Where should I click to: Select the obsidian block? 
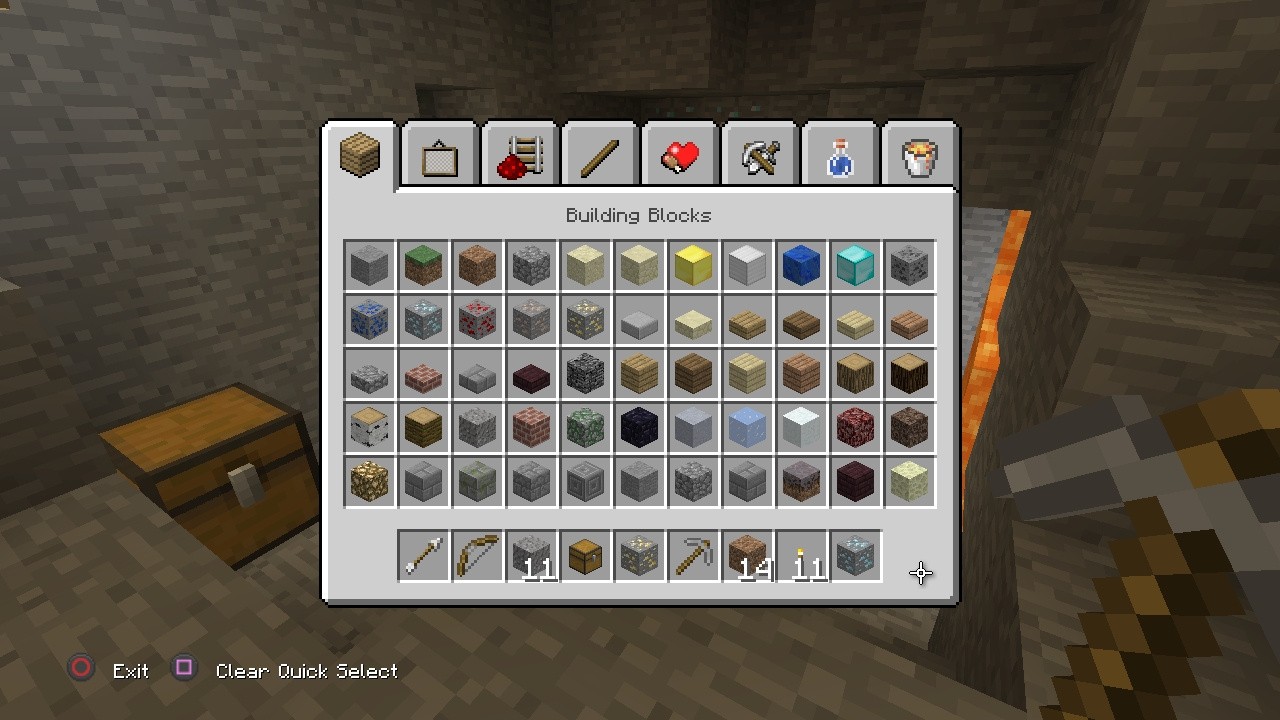click(639, 427)
